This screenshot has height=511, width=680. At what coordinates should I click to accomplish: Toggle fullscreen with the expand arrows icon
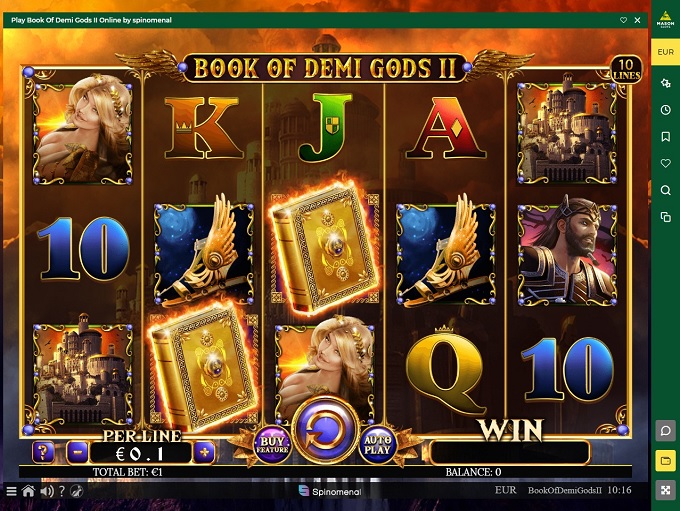click(665, 491)
